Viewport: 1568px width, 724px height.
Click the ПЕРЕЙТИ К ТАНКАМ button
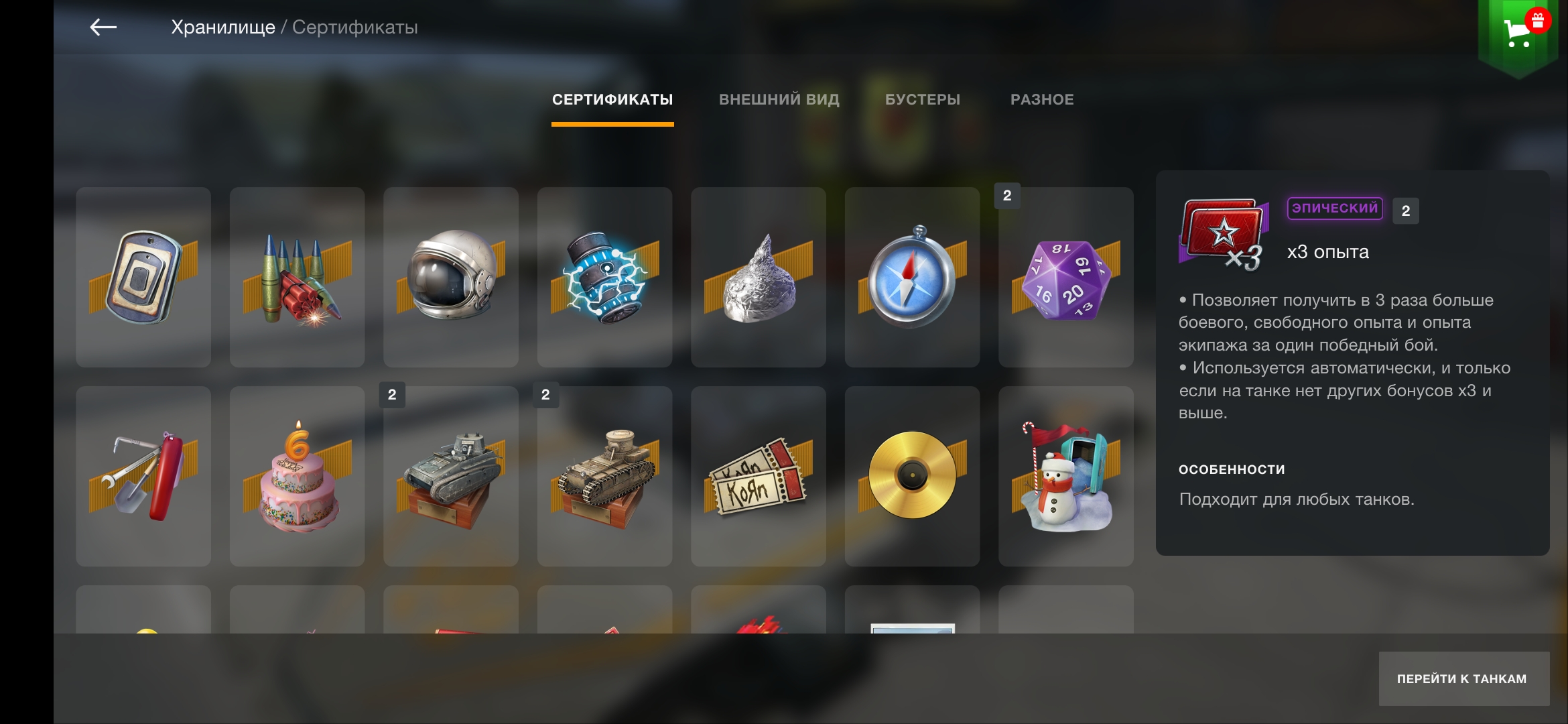[1463, 678]
